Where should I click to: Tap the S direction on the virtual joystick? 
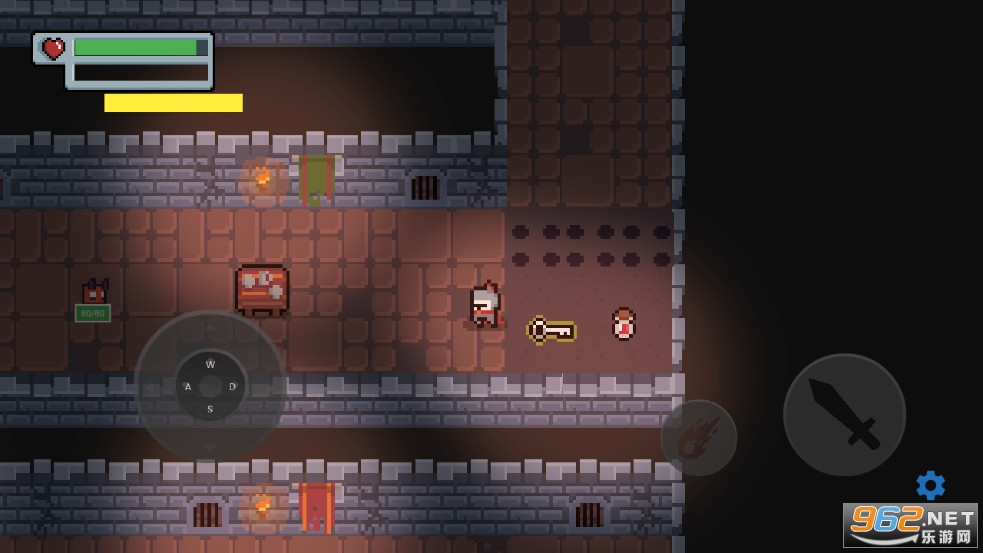tap(210, 409)
